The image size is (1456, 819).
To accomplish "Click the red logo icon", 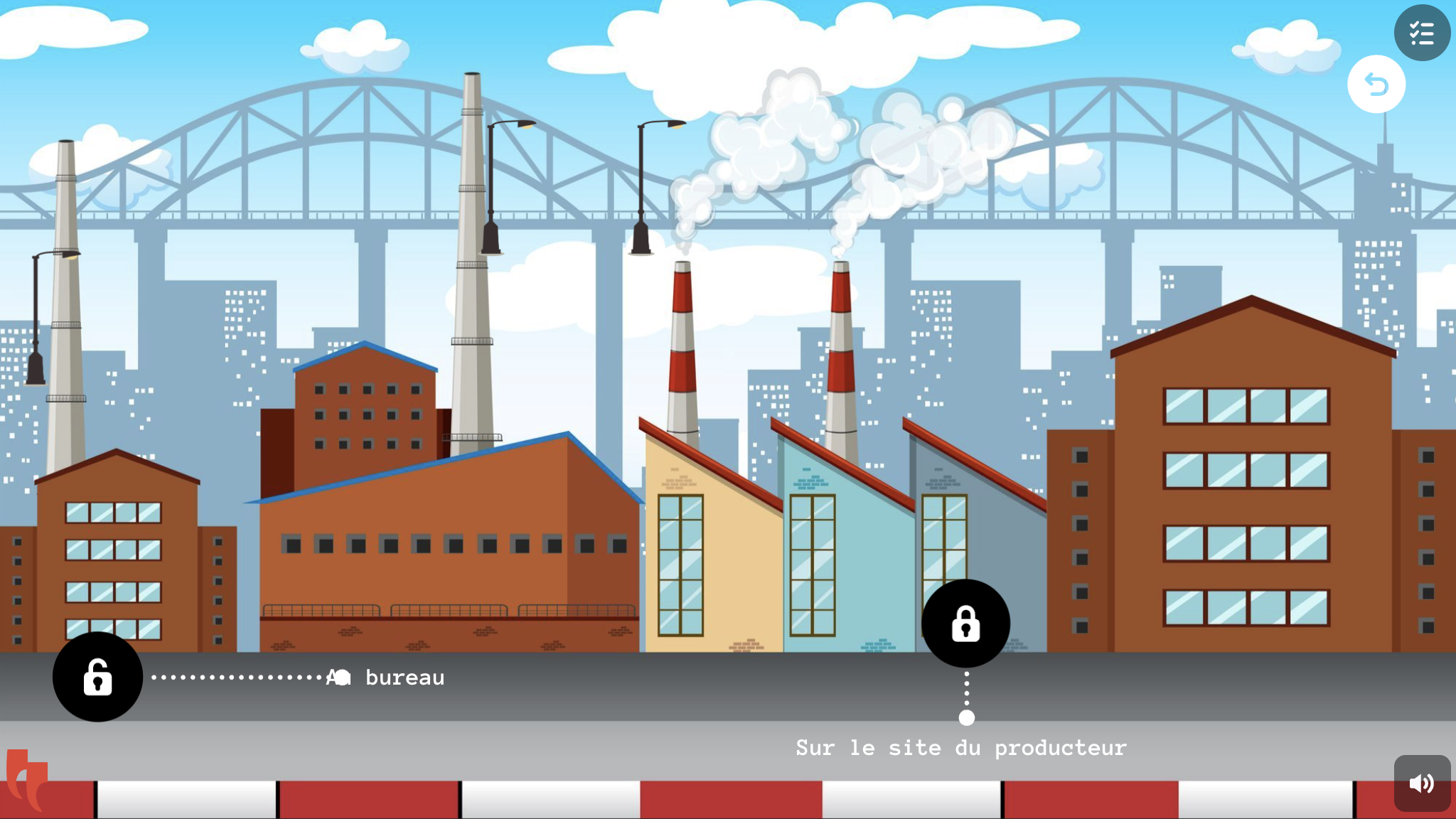I will pos(27,778).
